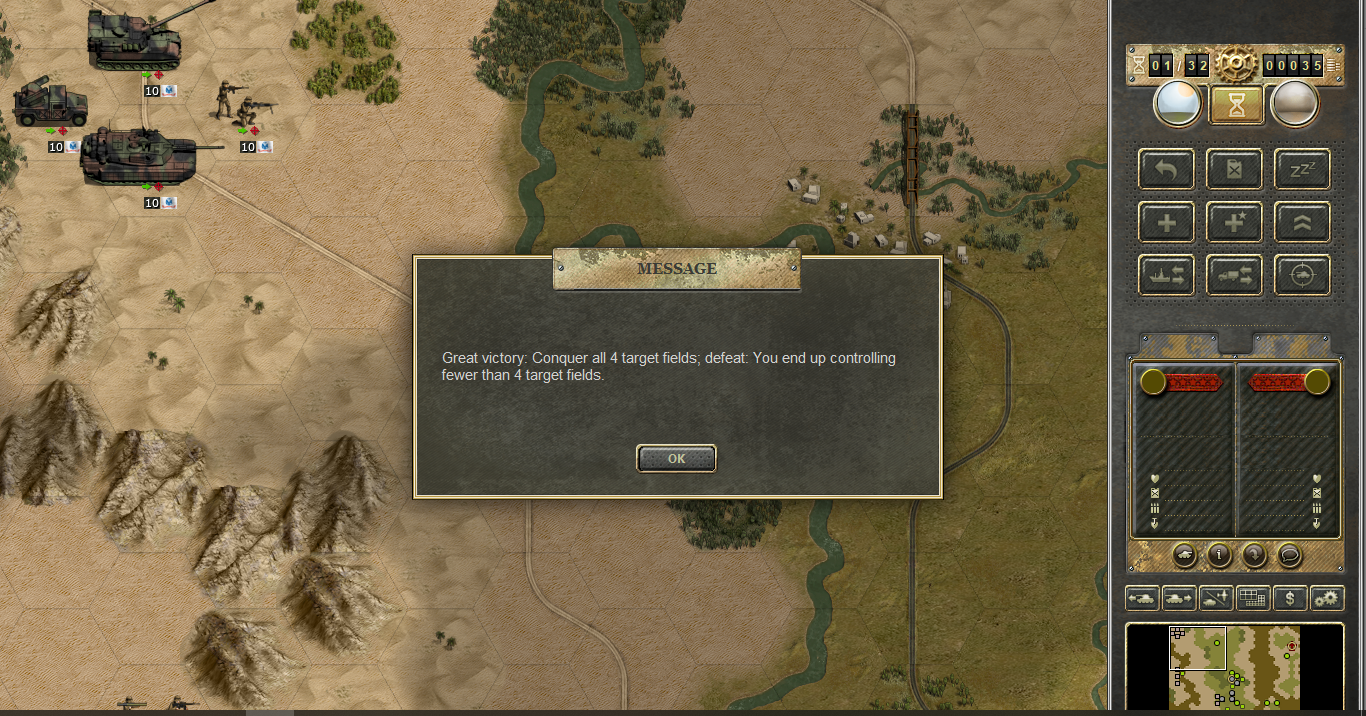Select the next unit with the right-arrow tank
Image resolution: width=1366 pixels, height=716 pixels.
1179,598
